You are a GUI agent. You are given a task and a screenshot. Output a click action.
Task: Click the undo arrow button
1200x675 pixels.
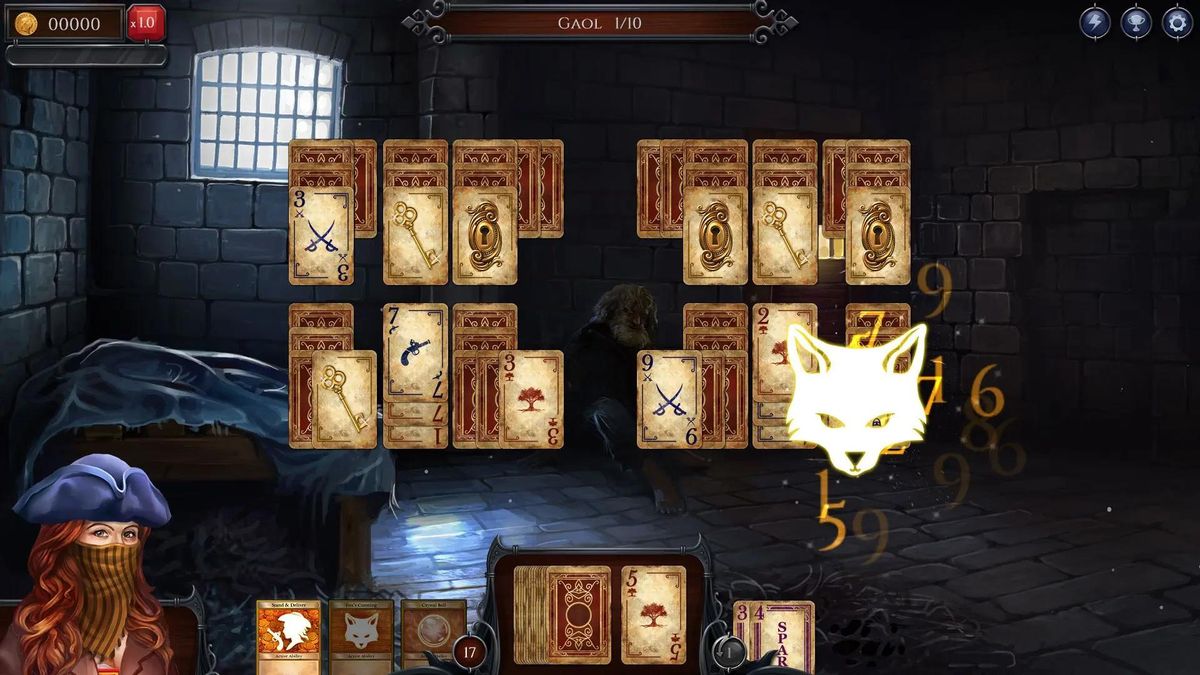coord(730,653)
